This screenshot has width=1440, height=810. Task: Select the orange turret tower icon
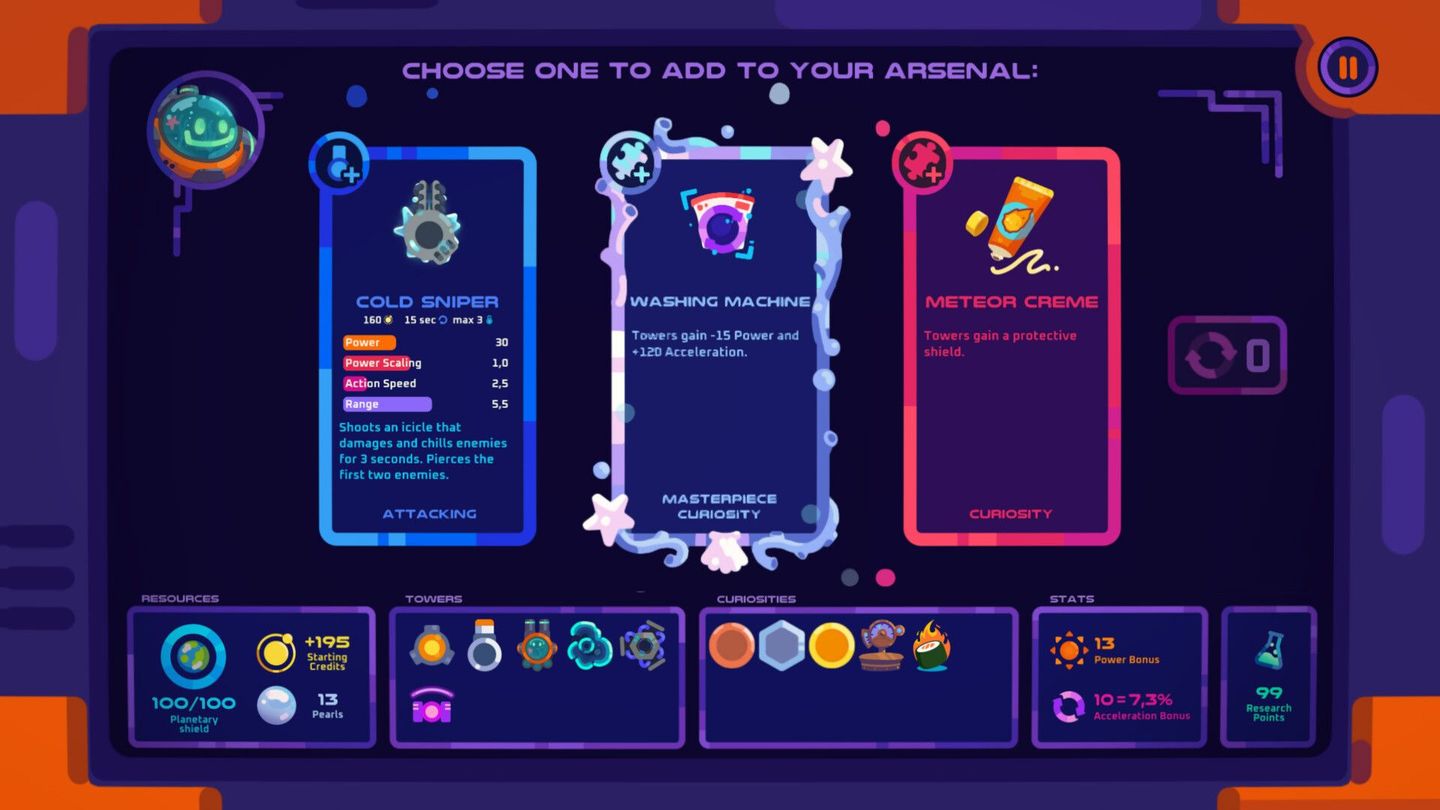(x=432, y=647)
